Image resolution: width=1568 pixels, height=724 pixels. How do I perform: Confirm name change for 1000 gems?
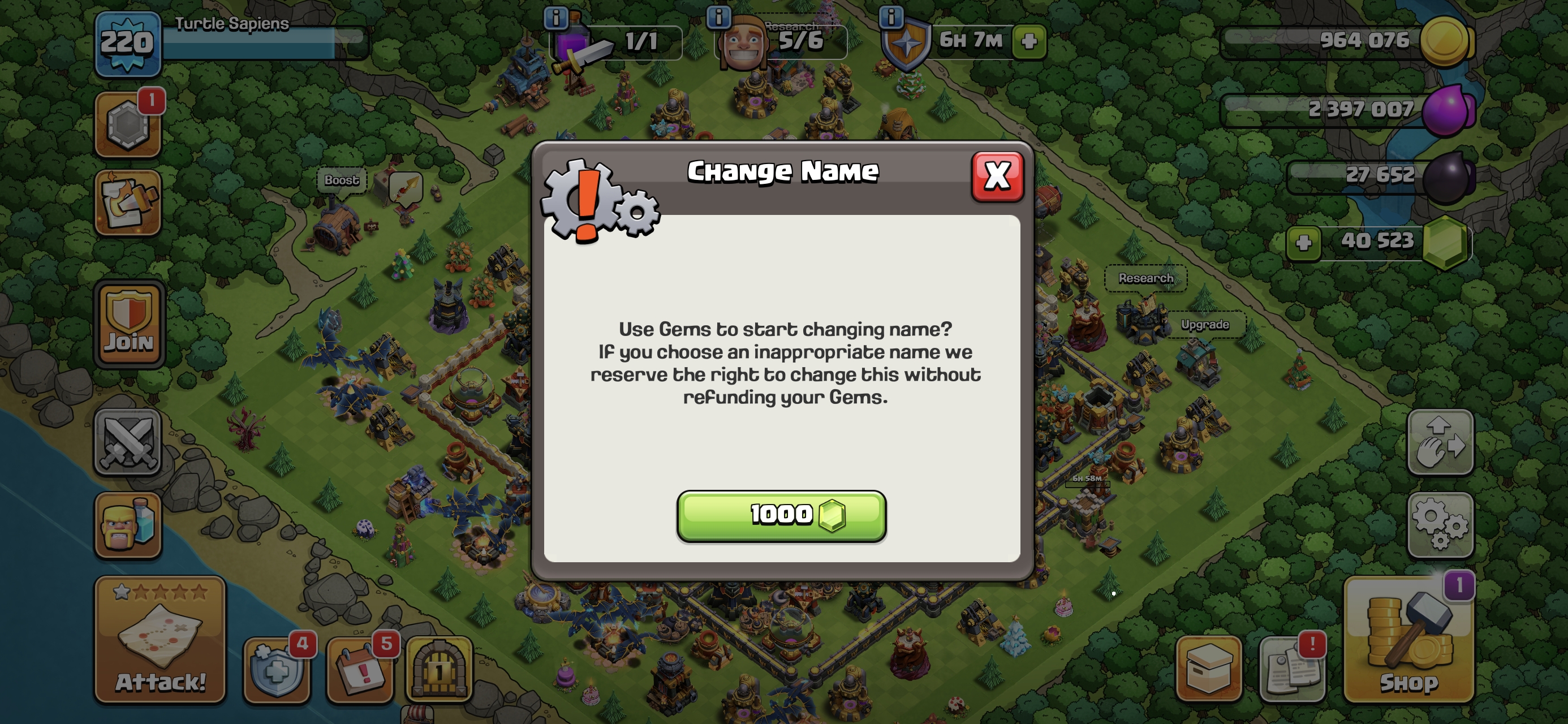click(781, 515)
